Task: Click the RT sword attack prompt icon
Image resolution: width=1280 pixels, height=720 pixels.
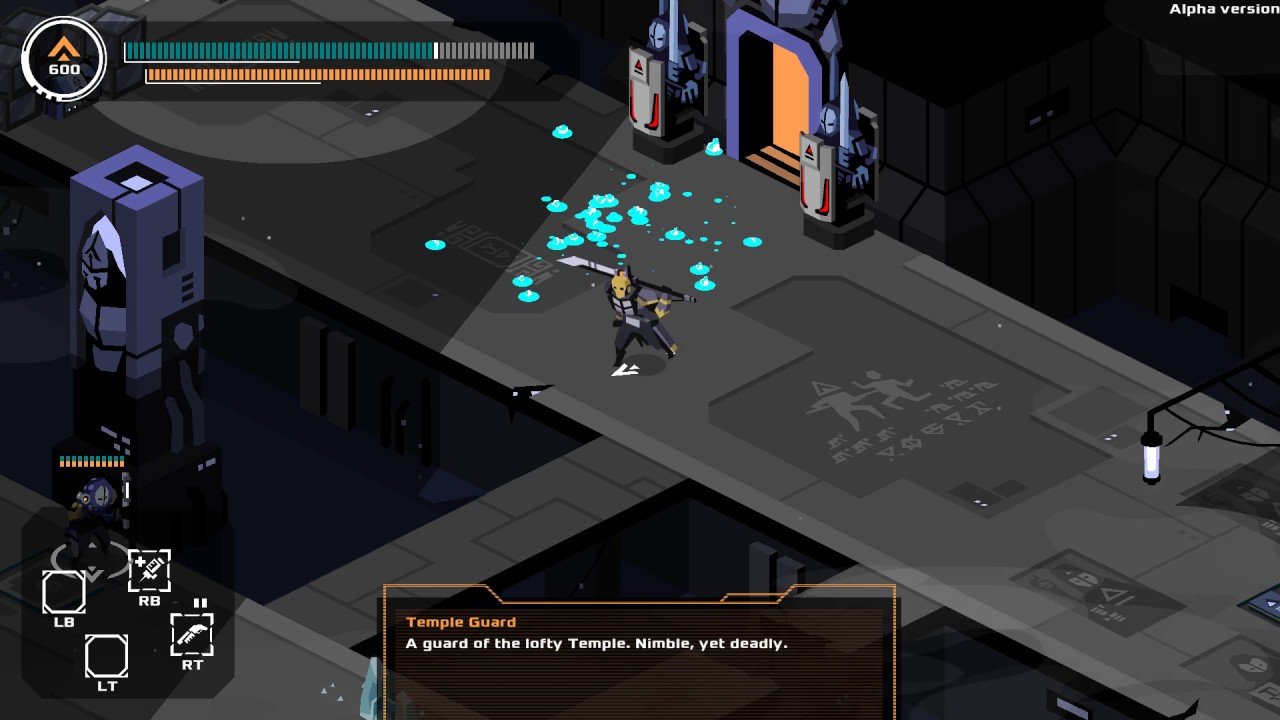Action: [192, 636]
